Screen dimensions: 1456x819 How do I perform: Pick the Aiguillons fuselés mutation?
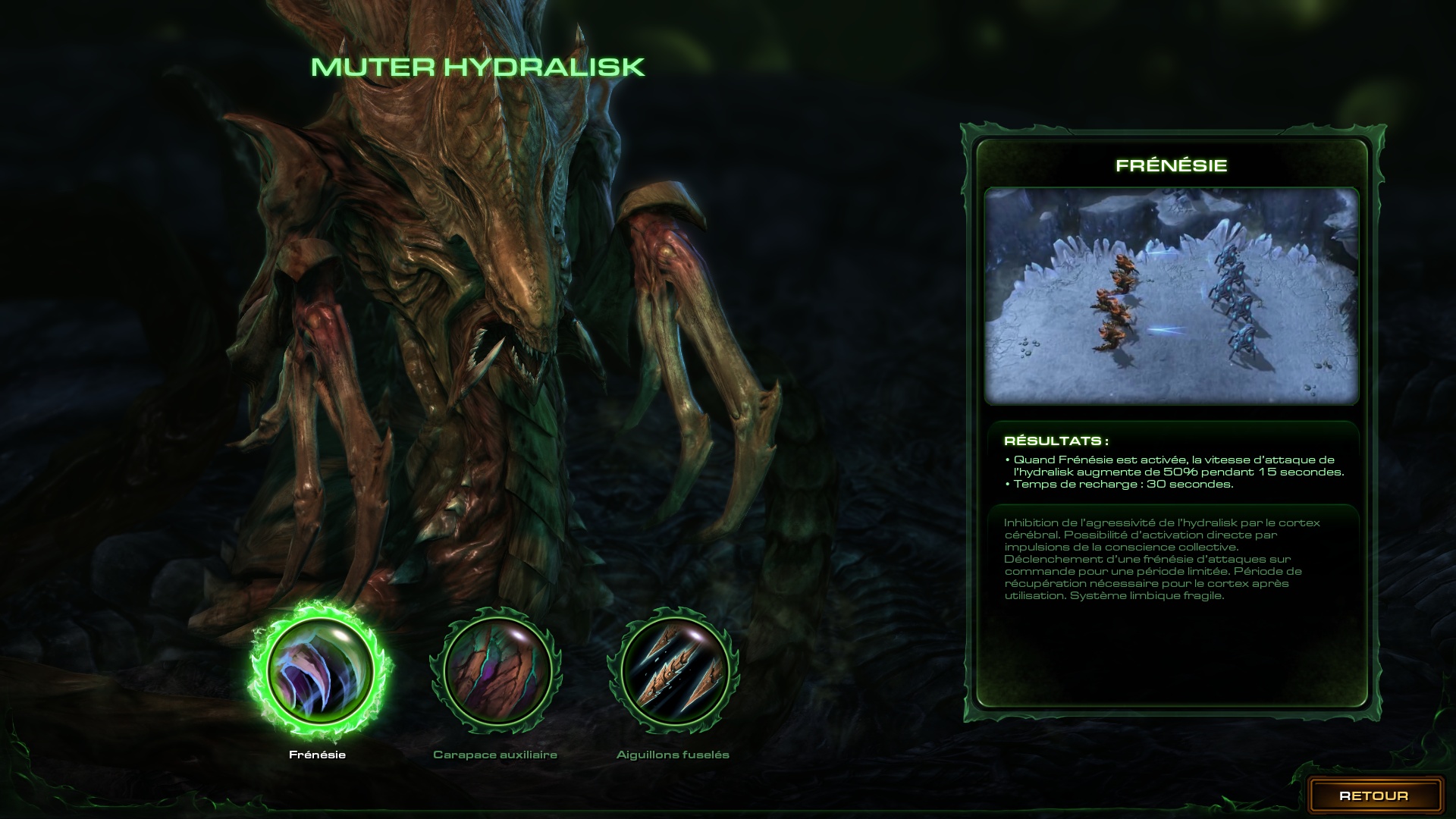point(674,672)
